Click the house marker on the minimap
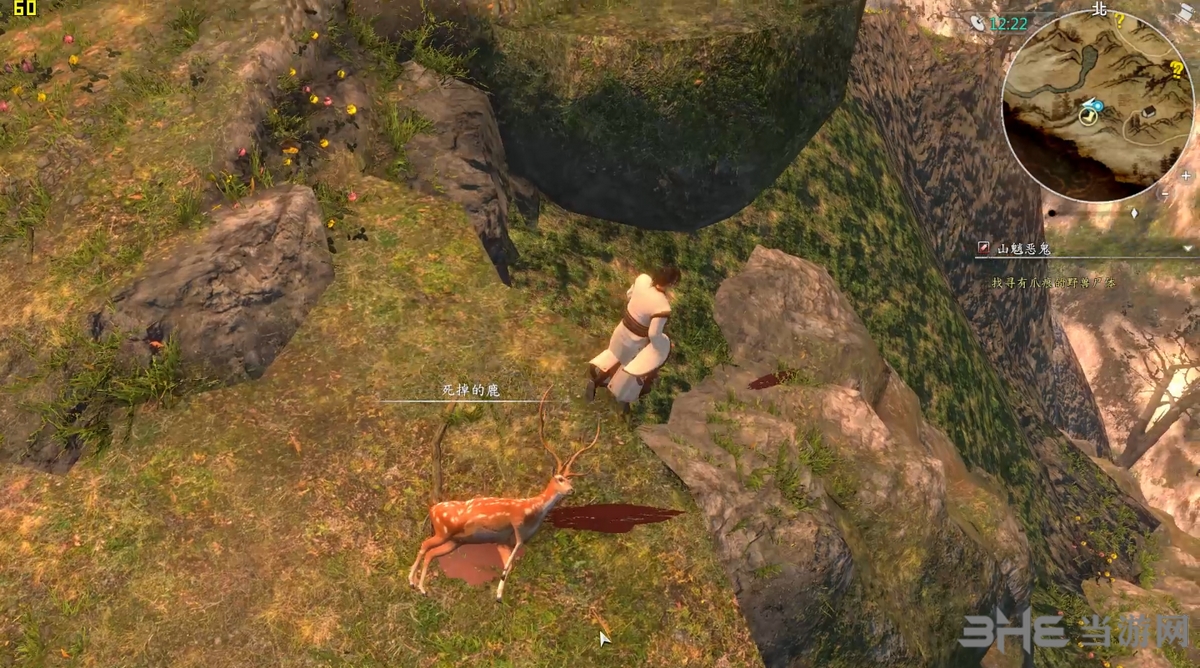Screen dimensions: 1200x668 pyautogui.click(x=1147, y=112)
